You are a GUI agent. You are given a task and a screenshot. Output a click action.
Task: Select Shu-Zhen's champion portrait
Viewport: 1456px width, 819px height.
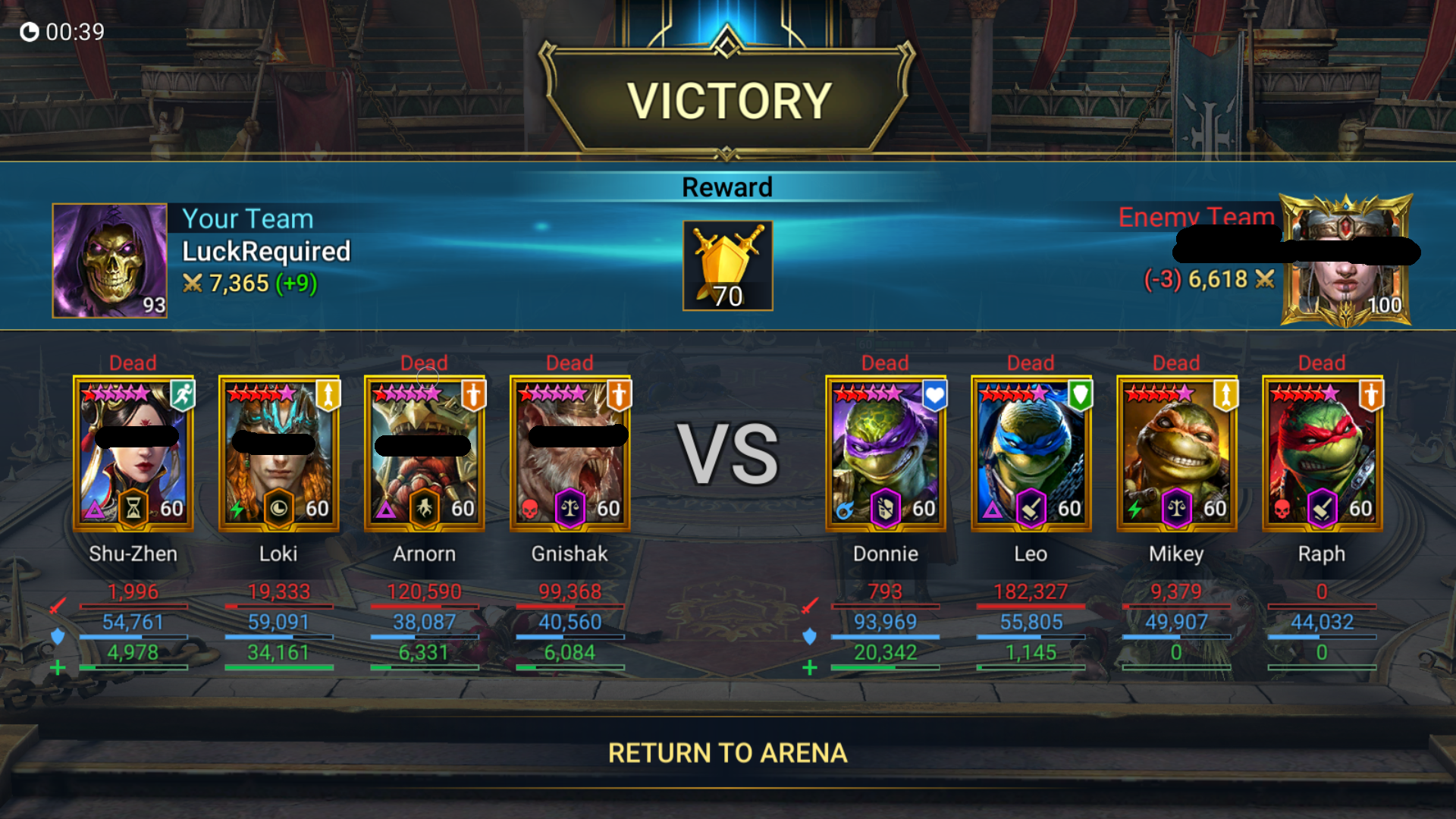click(133, 453)
